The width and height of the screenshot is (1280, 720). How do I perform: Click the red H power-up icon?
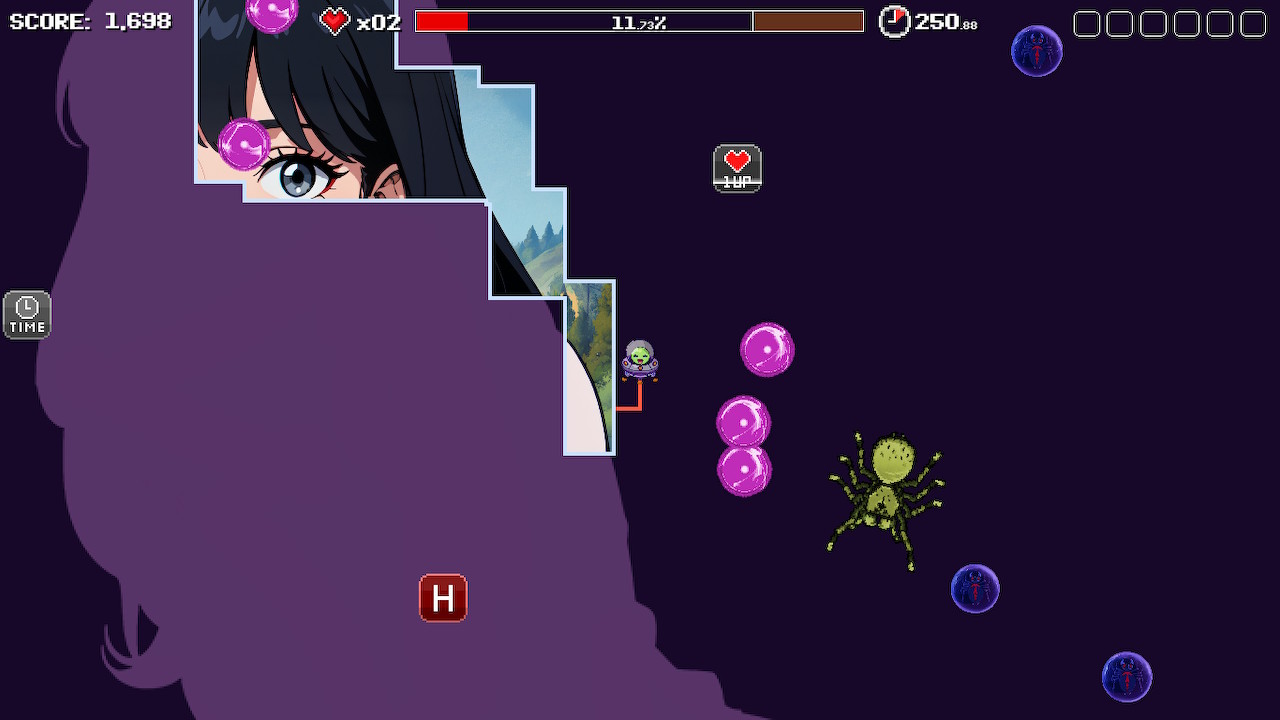(443, 597)
